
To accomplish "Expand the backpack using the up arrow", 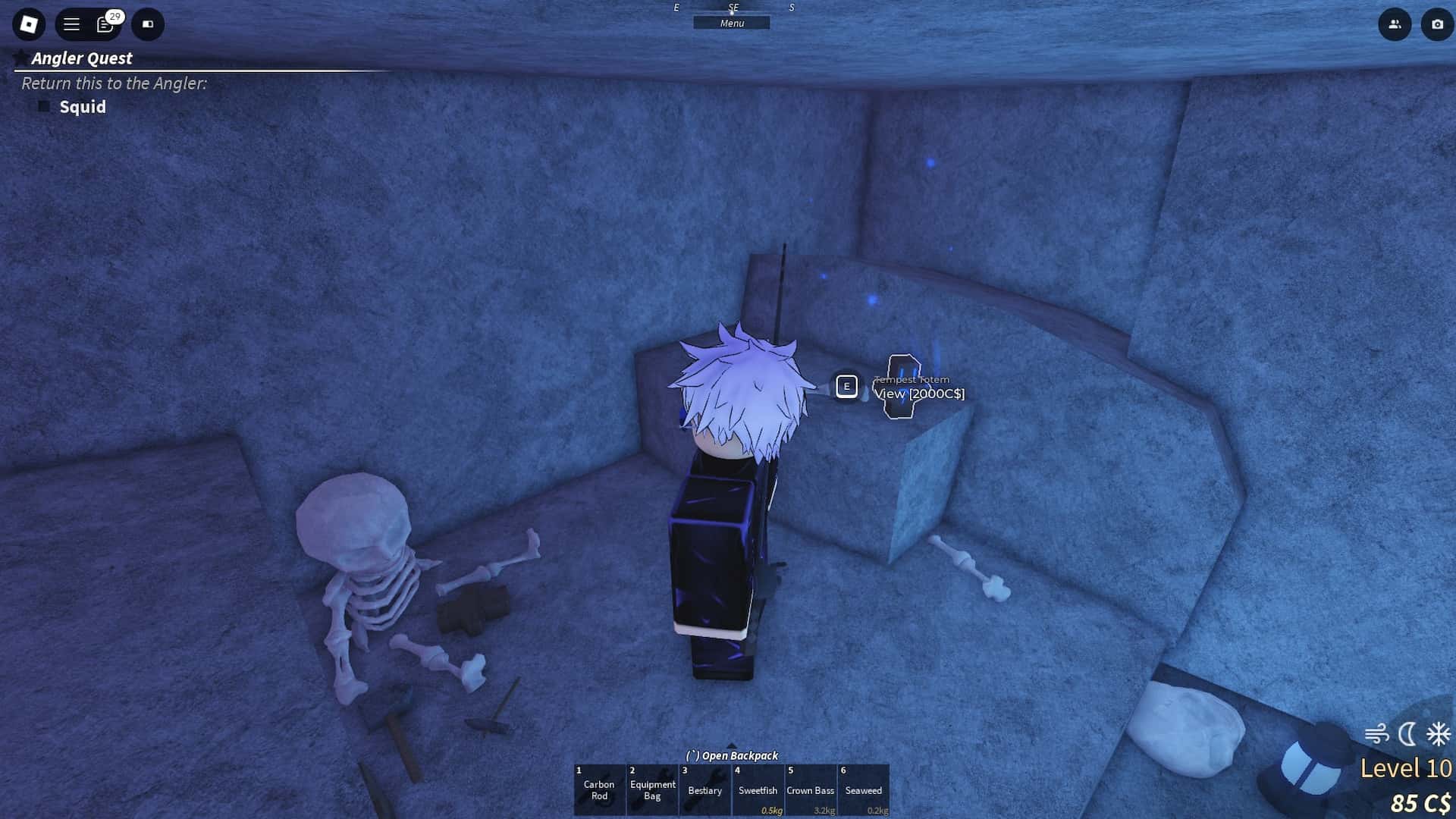I will pyautogui.click(x=730, y=745).
